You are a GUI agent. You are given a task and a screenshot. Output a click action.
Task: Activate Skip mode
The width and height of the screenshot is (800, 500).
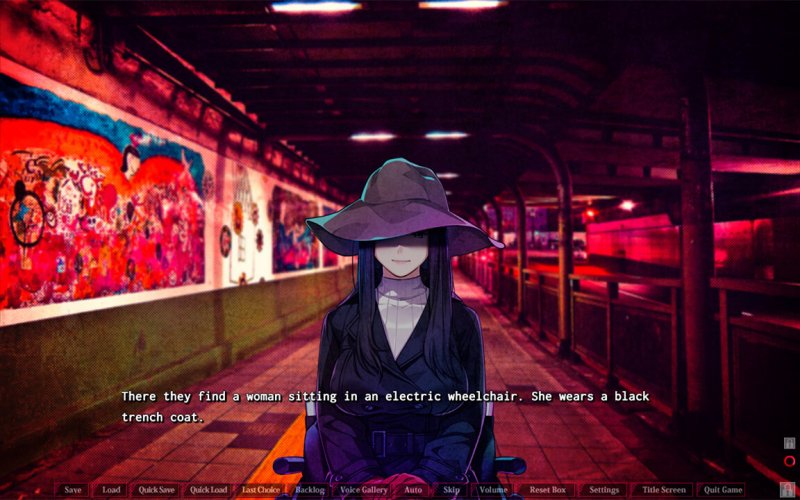coord(452,490)
